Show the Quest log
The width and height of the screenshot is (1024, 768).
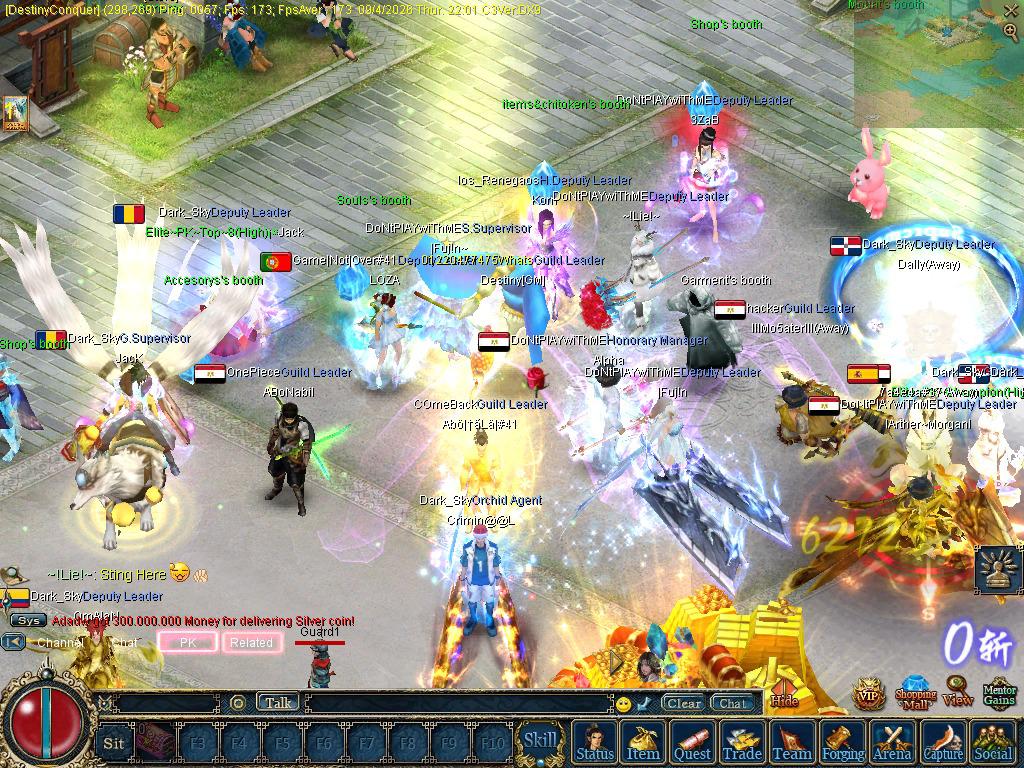(692, 742)
